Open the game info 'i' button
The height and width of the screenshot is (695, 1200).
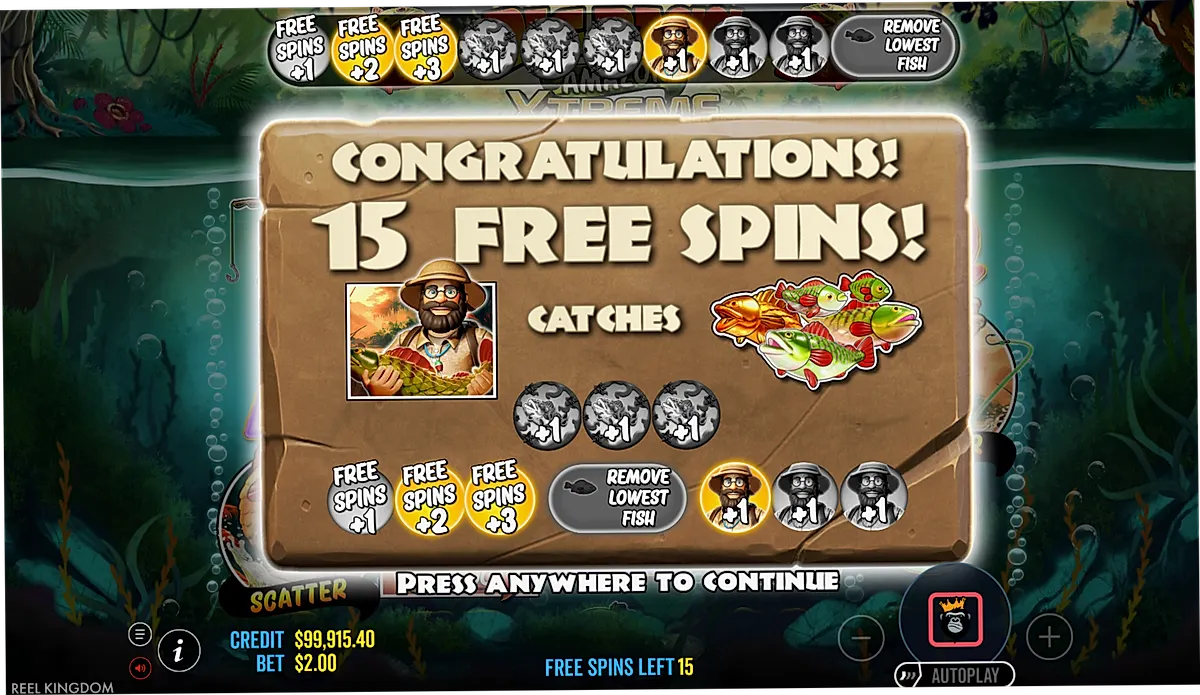coord(178,651)
